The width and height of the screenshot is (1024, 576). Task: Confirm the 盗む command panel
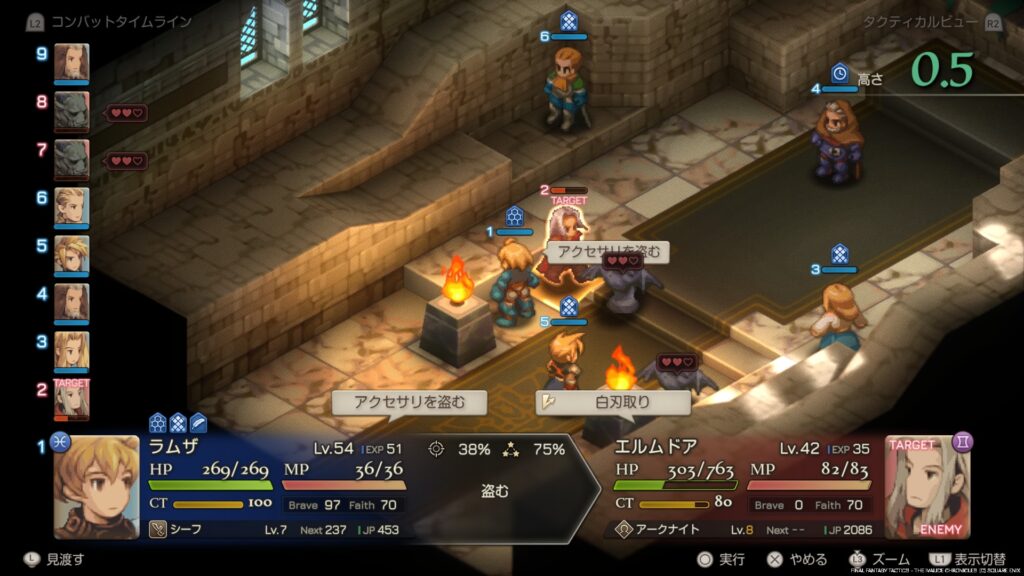(495, 490)
